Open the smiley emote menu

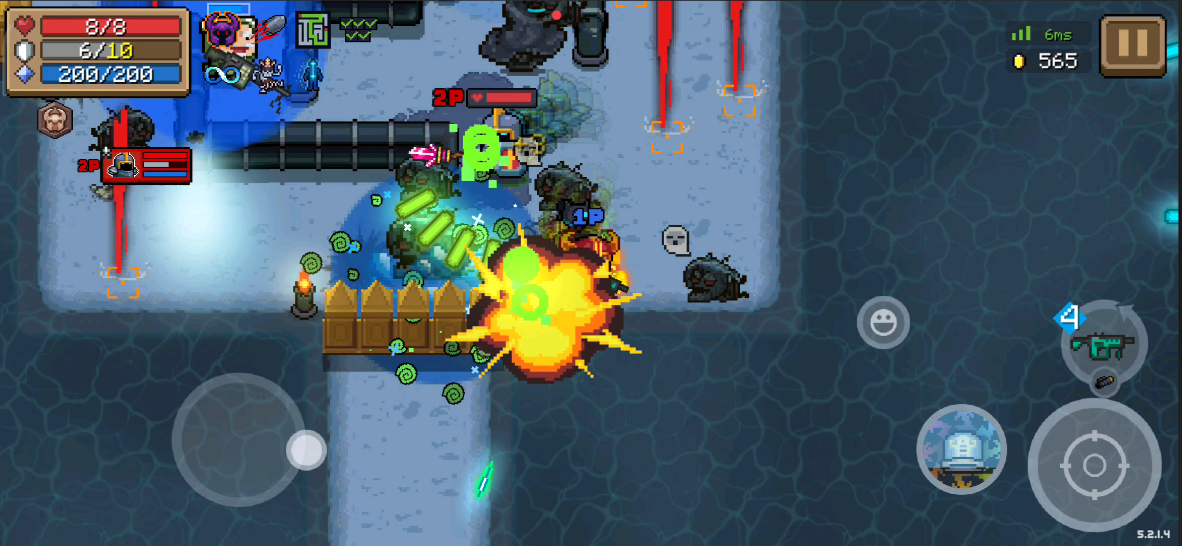(x=883, y=323)
